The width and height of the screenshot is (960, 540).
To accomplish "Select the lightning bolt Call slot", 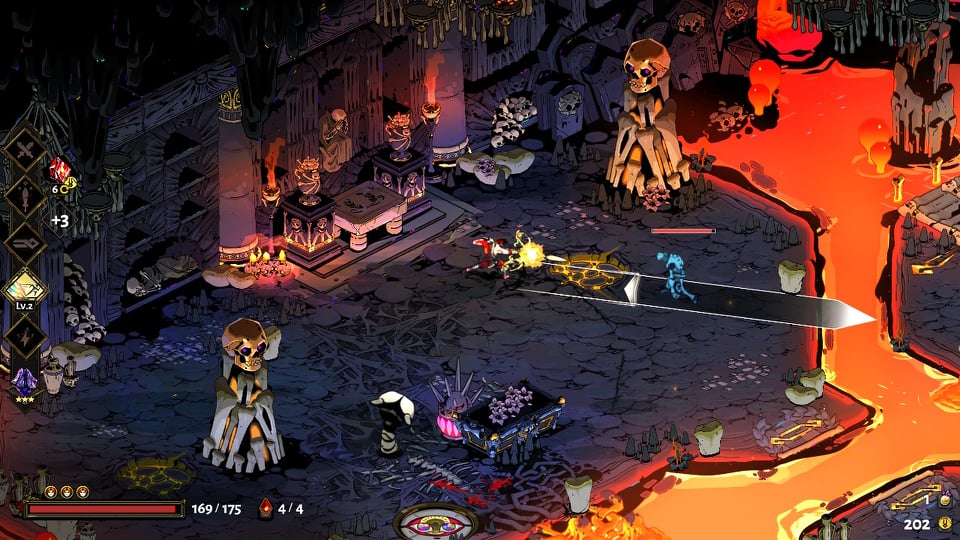I will 24,335.
